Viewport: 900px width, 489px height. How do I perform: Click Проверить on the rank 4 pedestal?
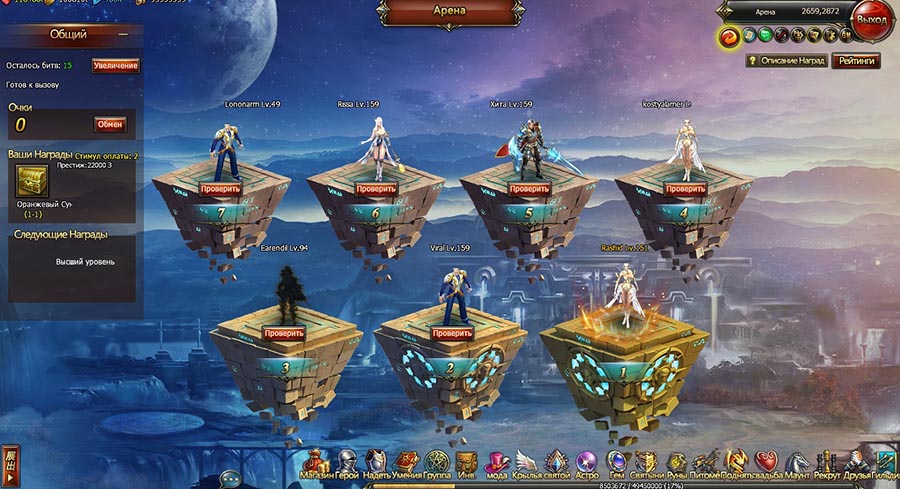(684, 187)
